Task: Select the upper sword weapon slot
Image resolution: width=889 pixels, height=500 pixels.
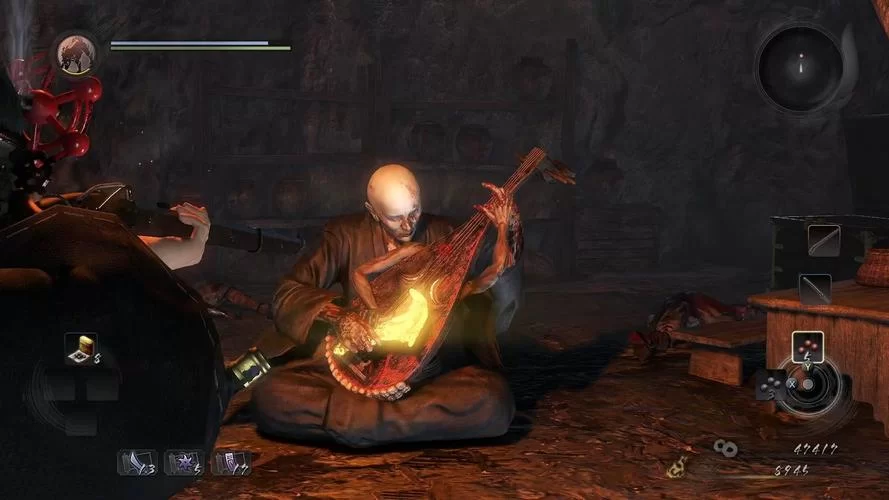Action: click(823, 240)
